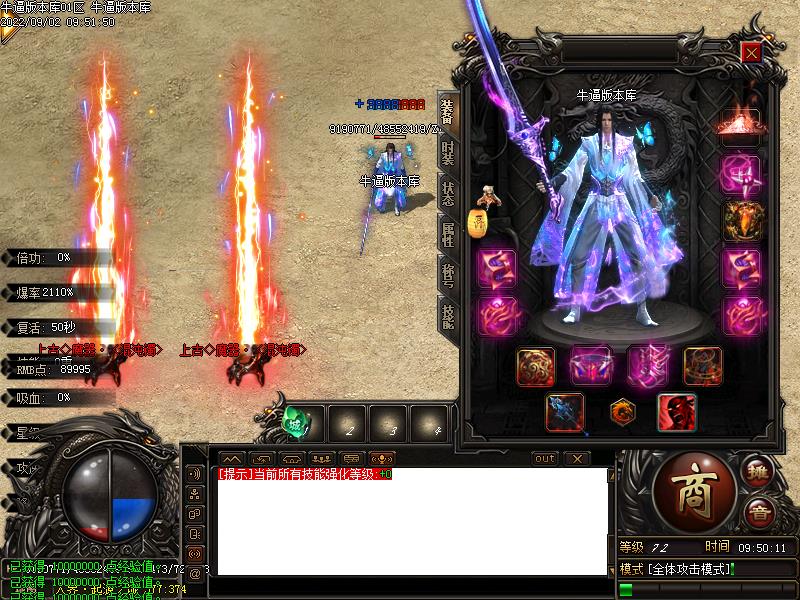Select the blue spear weapon slot
The height and width of the screenshot is (600, 800).
tap(564, 413)
